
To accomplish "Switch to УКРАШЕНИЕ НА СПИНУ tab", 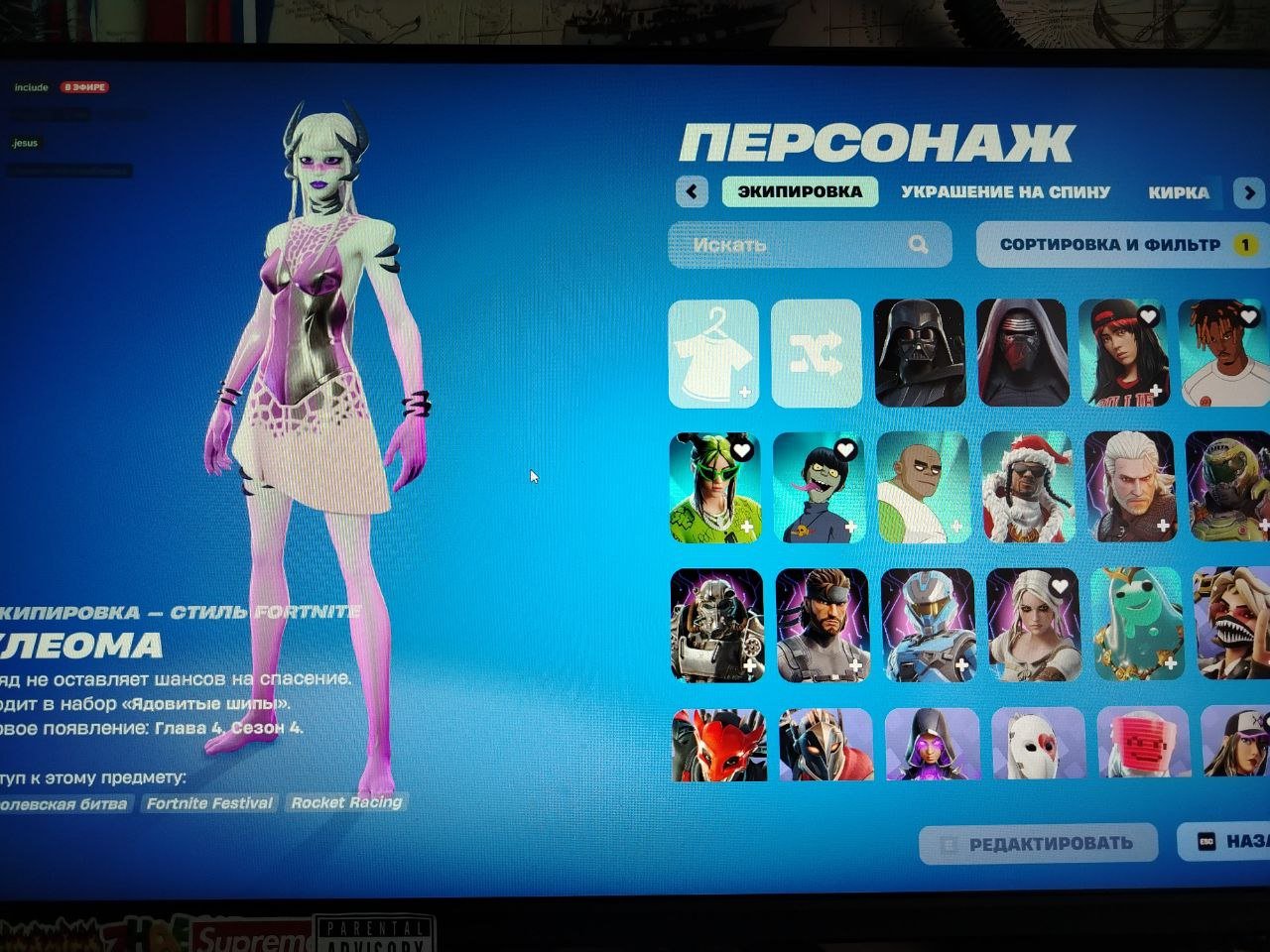I will pyautogui.click(x=1005, y=192).
